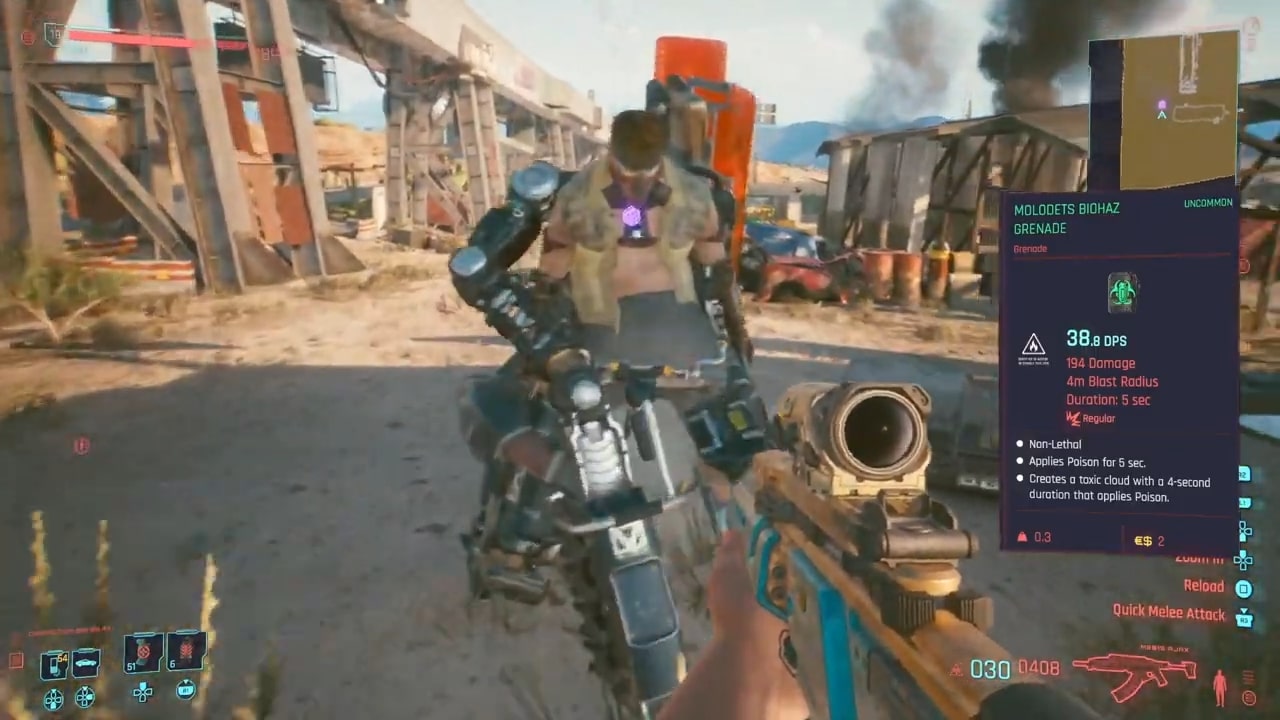Image resolution: width=1280 pixels, height=720 pixels.
Task: Select the Regular grenade type icon
Action: tap(1072, 418)
